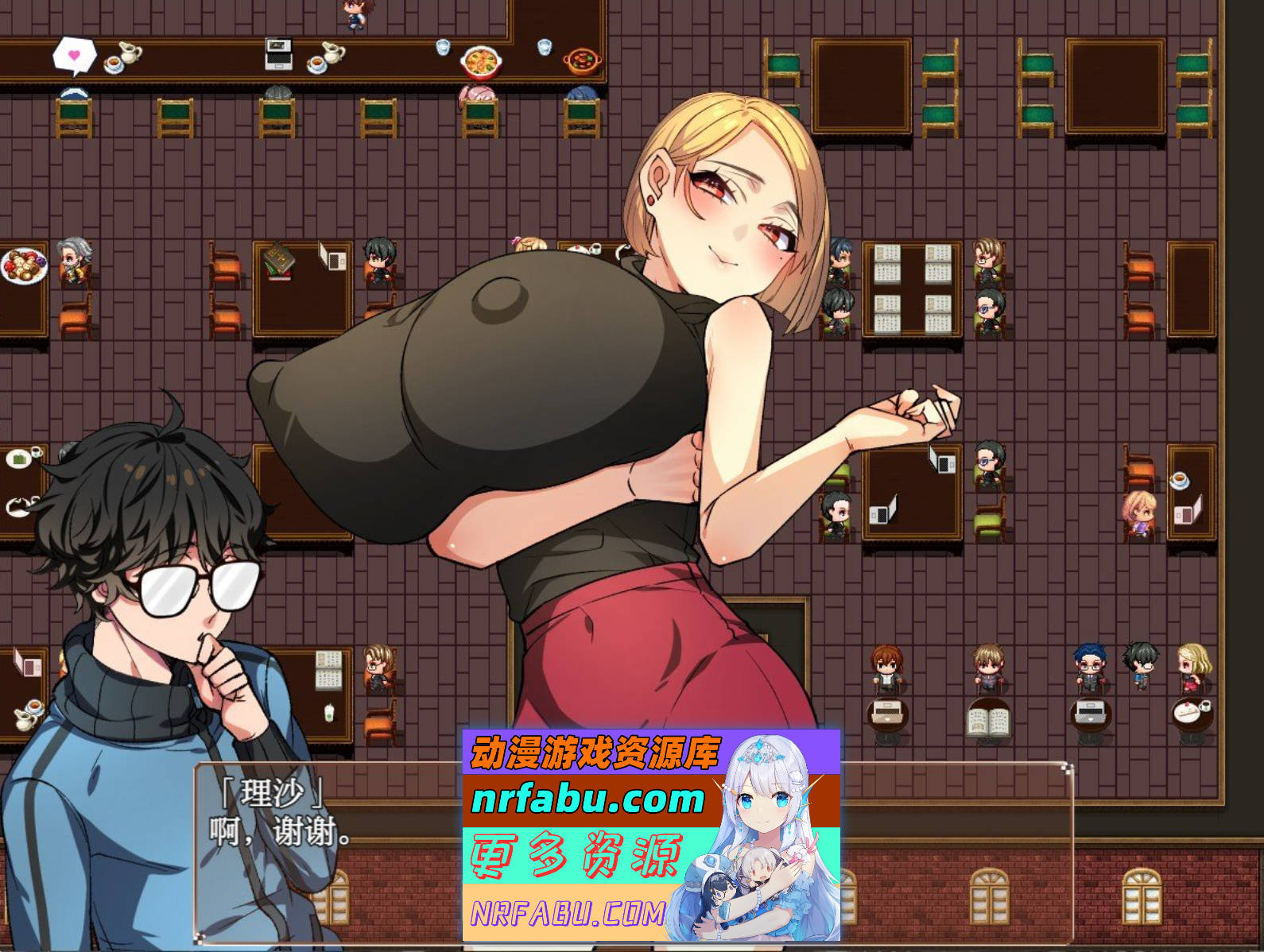Click the milk carton on the bottom desk
This screenshot has width=1264, height=952.
click(x=328, y=714)
